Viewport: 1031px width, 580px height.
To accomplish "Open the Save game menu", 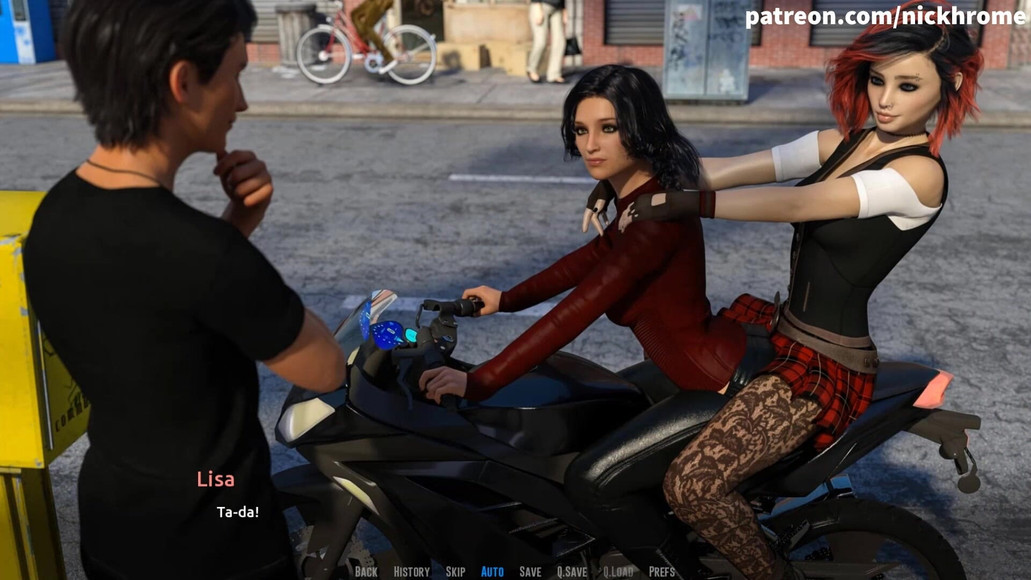I will 530,572.
